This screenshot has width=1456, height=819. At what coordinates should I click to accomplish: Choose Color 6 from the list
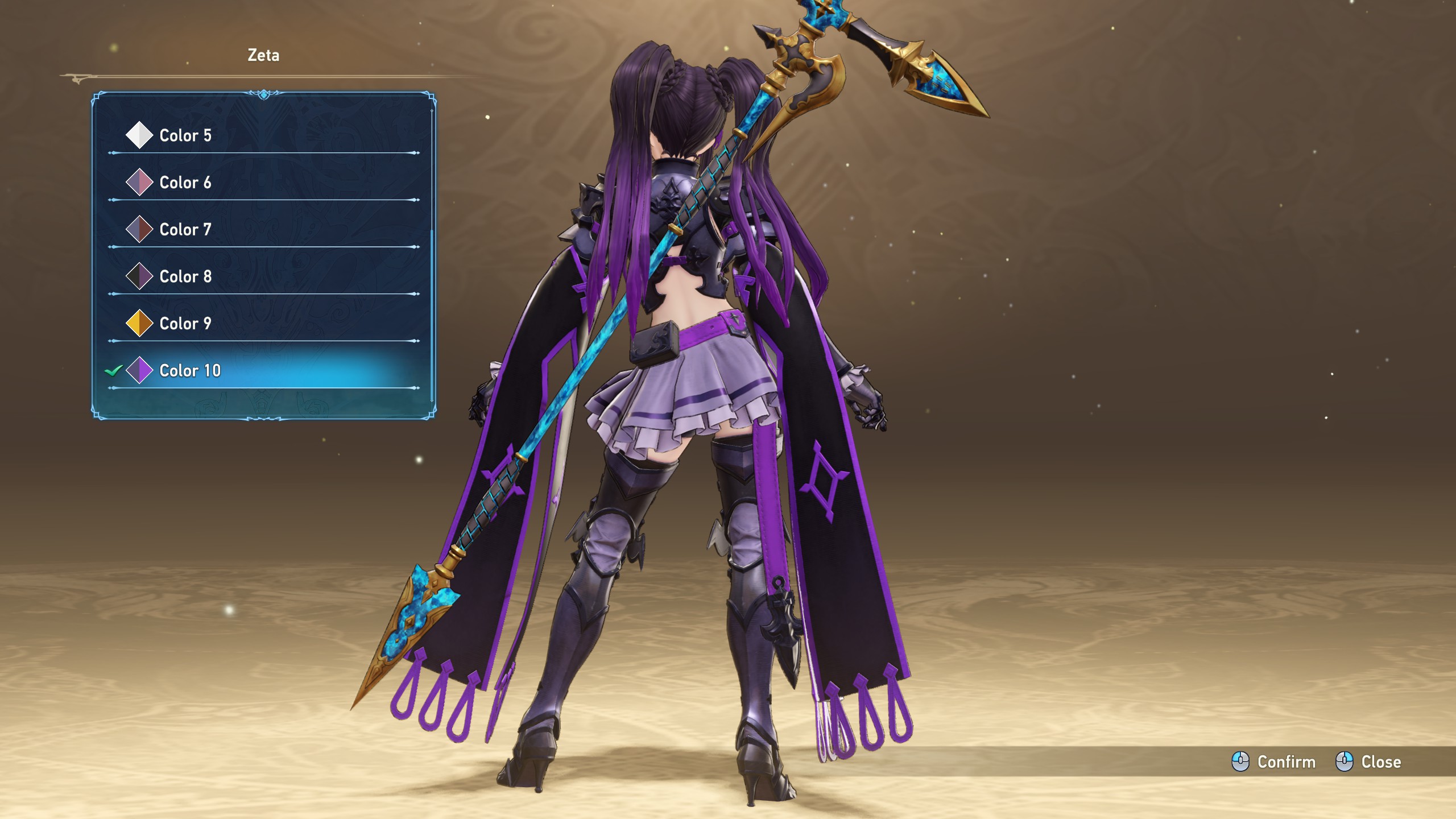[x=185, y=183]
